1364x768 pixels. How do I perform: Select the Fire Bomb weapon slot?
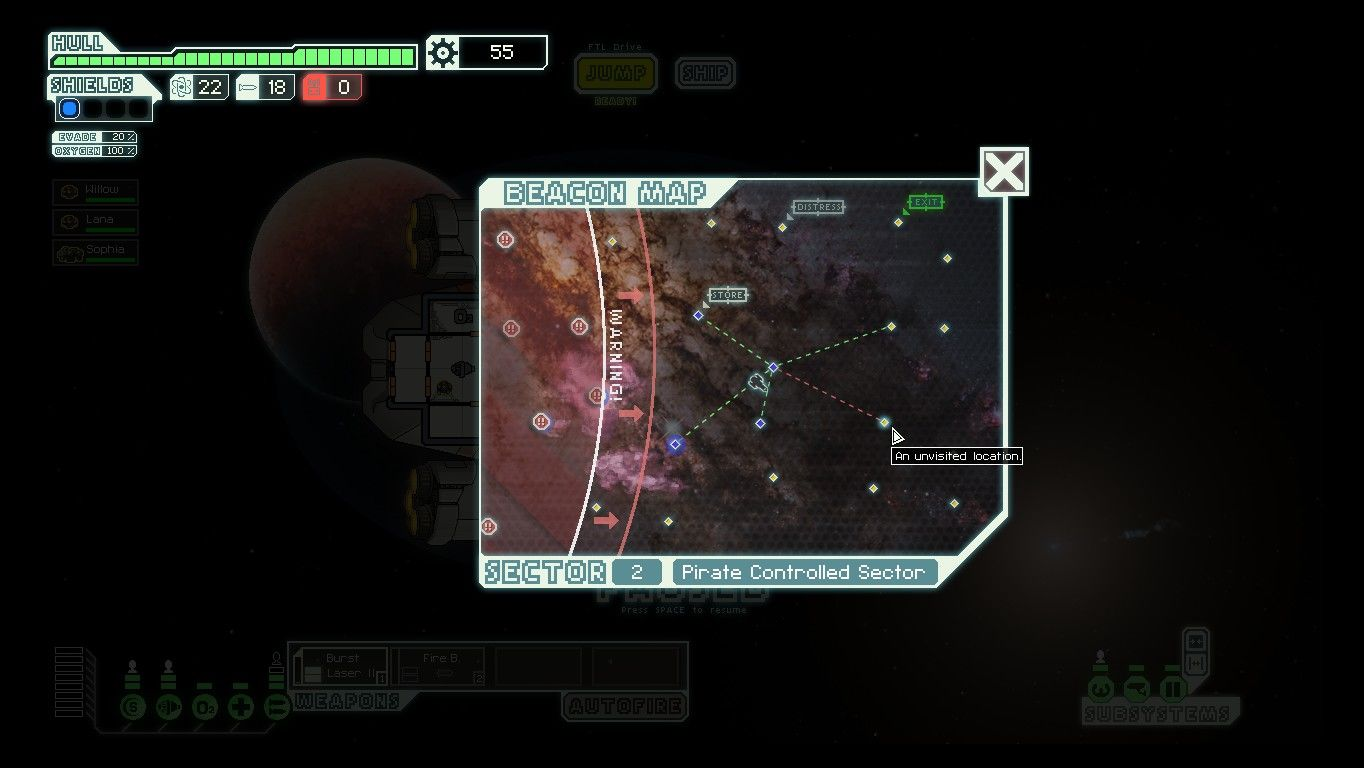point(439,667)
